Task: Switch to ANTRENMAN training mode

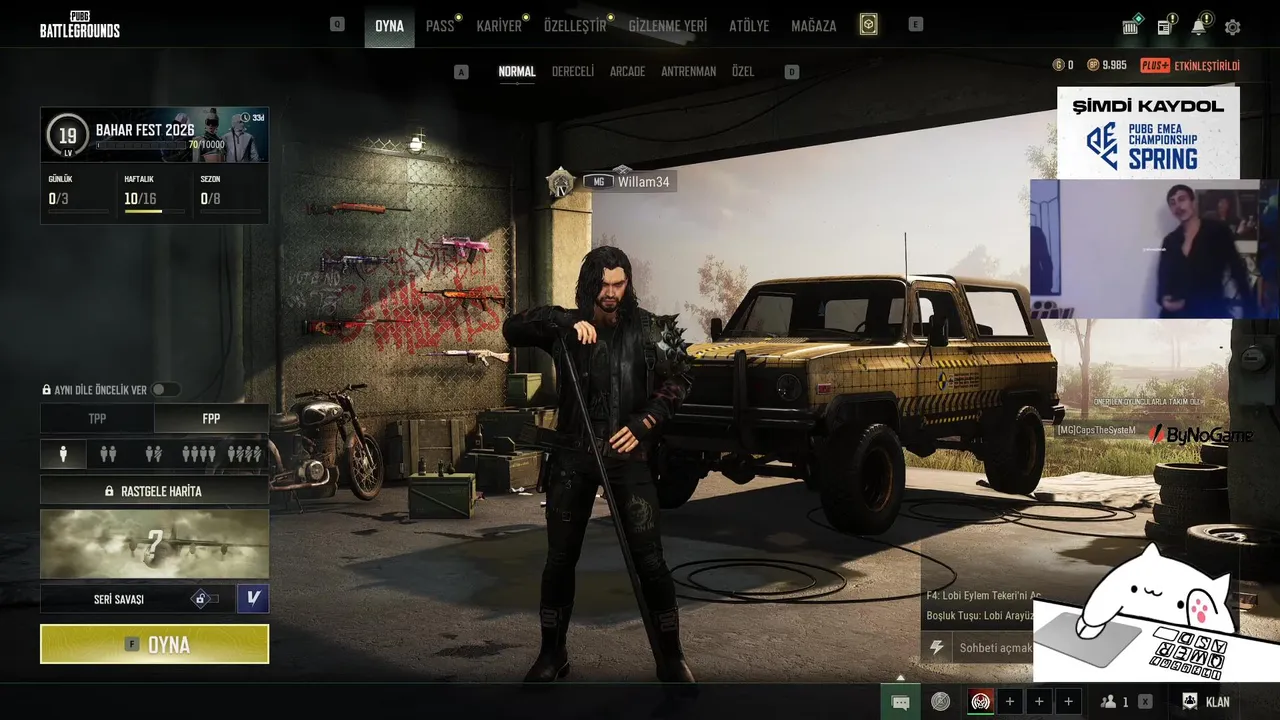Action: 688,72
